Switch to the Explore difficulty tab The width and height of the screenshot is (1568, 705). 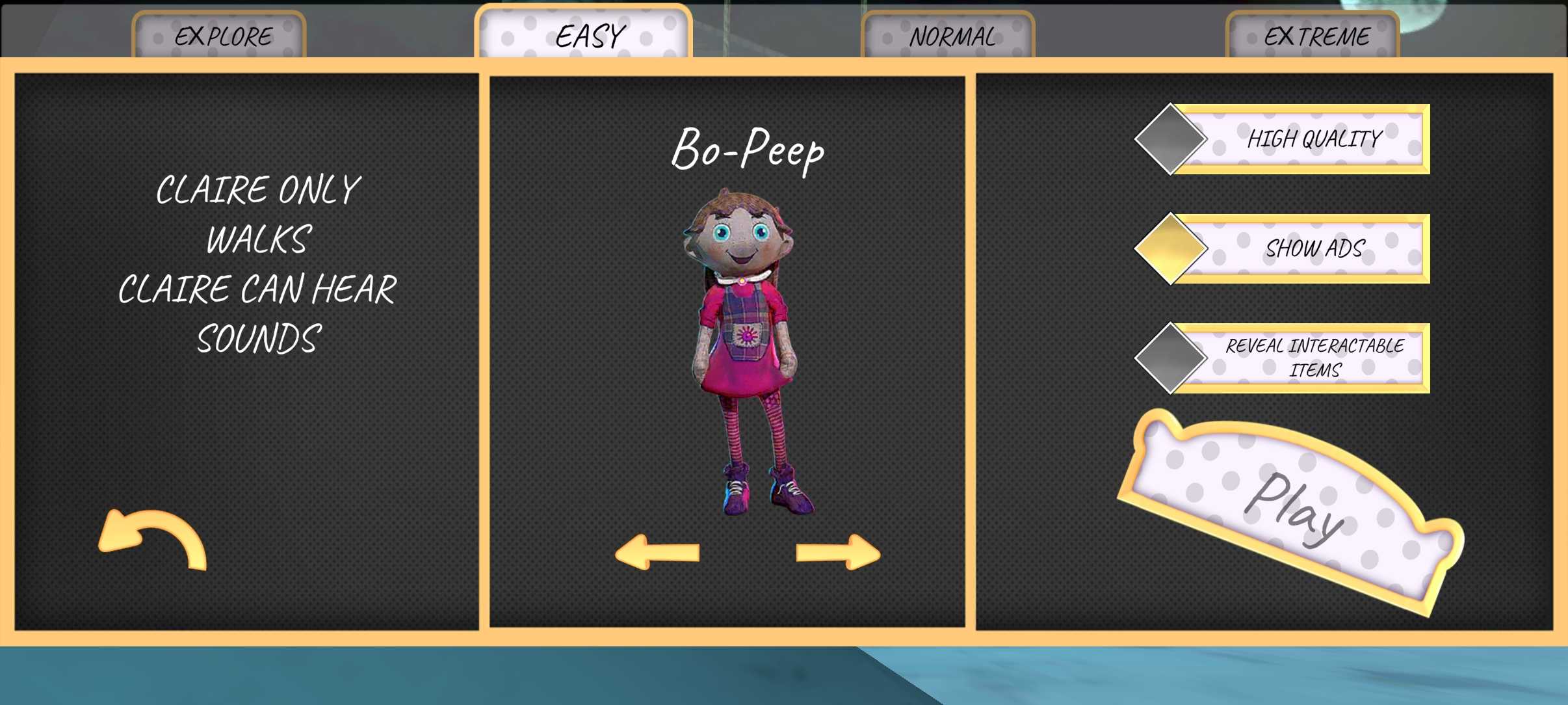pos(220,36)
